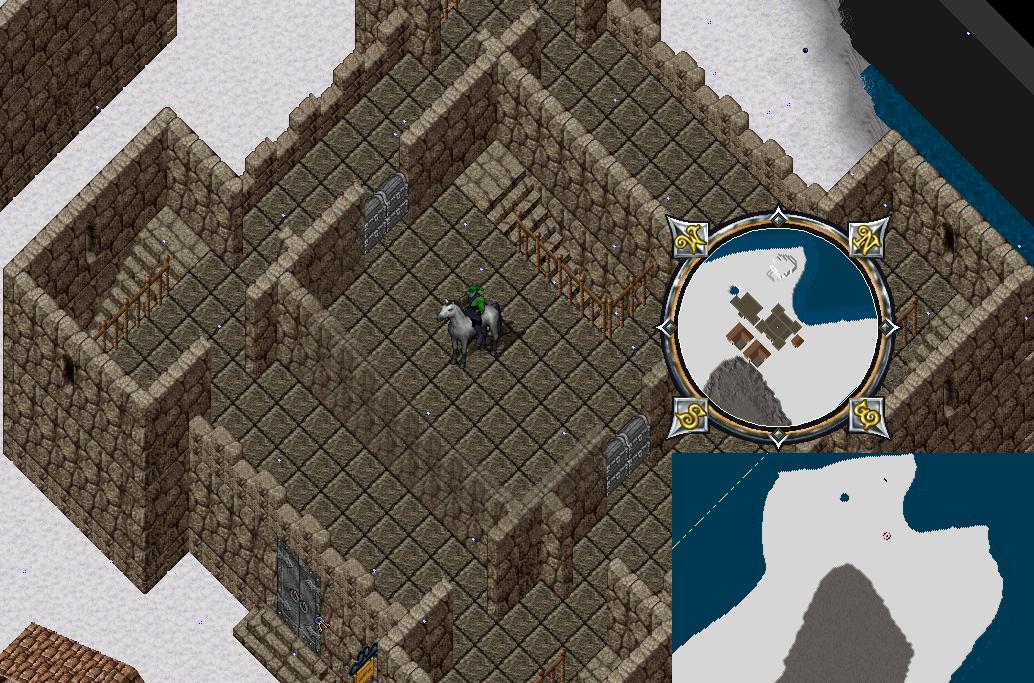
Task: Click the golden spiral corner ornament on the radar
Action: pos(866,413)
